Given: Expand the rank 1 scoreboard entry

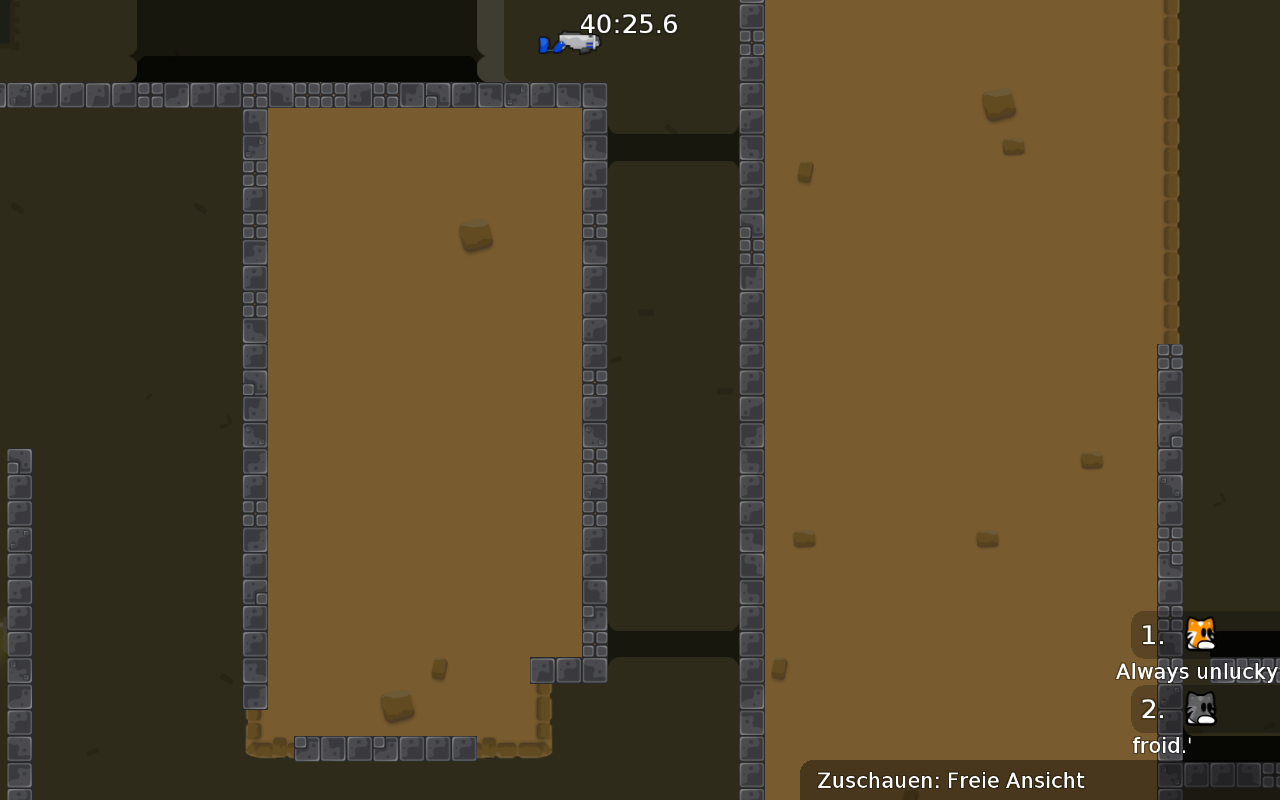Looking at the screenshot, I should (1150, 635).
